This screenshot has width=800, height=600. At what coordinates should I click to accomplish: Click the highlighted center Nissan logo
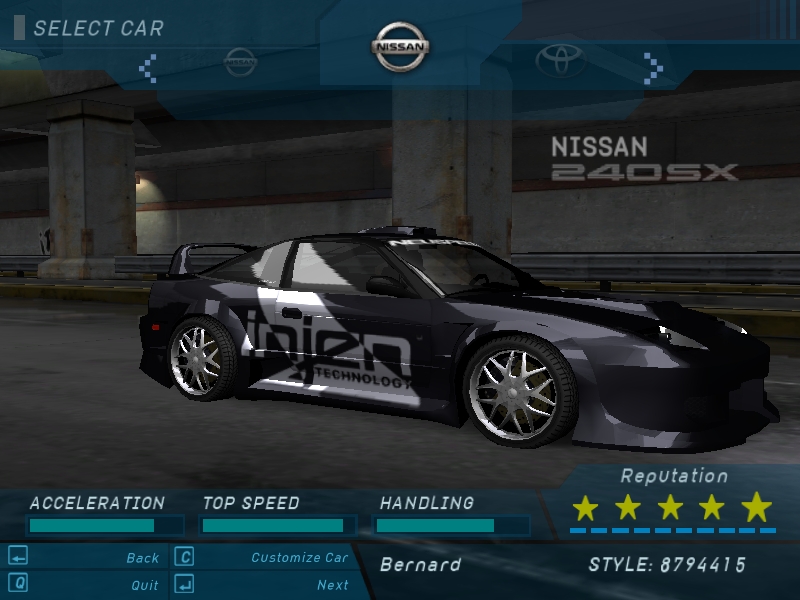(401, 47)
